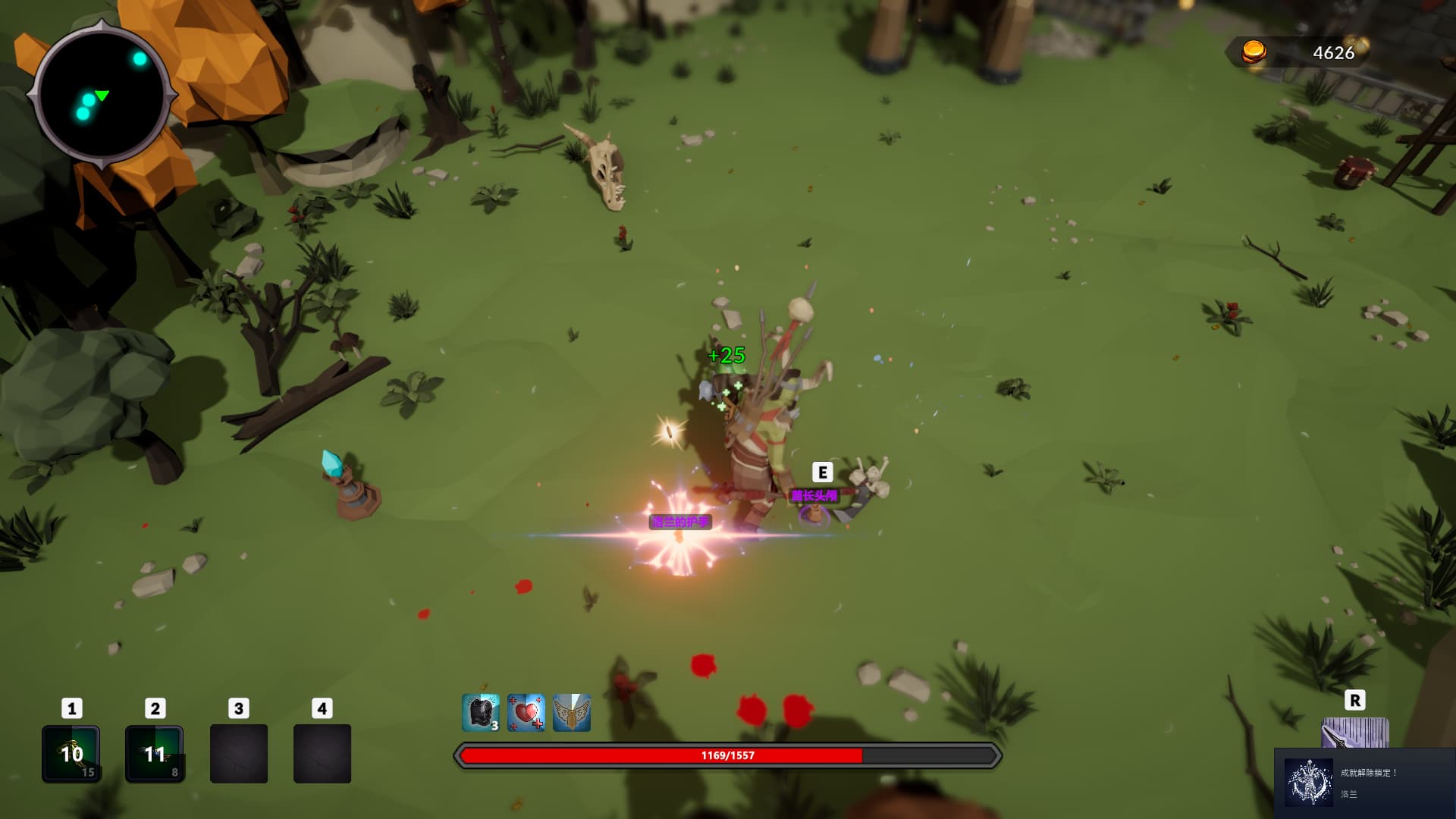Activate the skill slot with cooldown 10
Screen dimensions: 1456x819
click(71, 753)
